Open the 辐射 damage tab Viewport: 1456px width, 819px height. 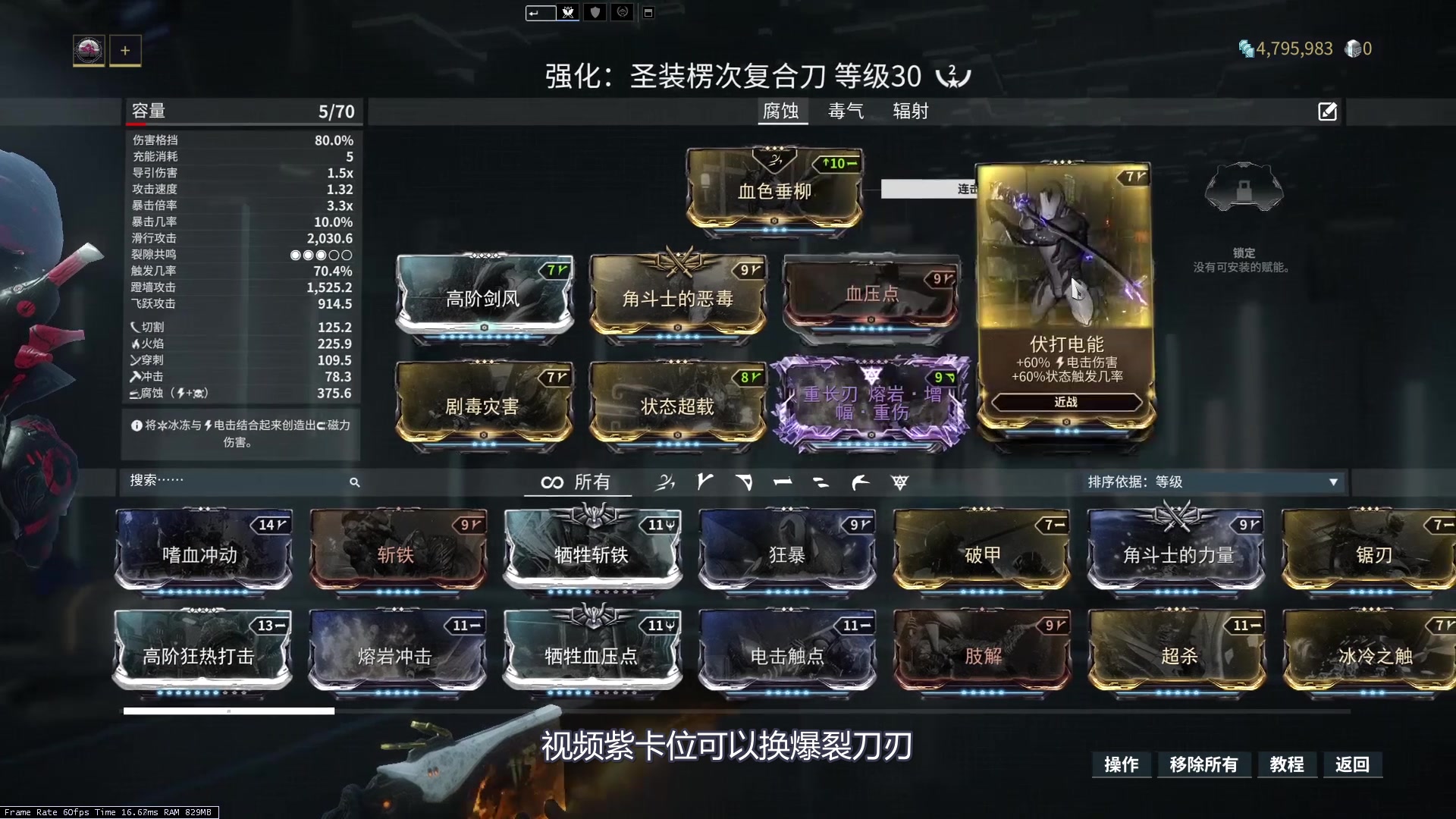tap(909, 111)
